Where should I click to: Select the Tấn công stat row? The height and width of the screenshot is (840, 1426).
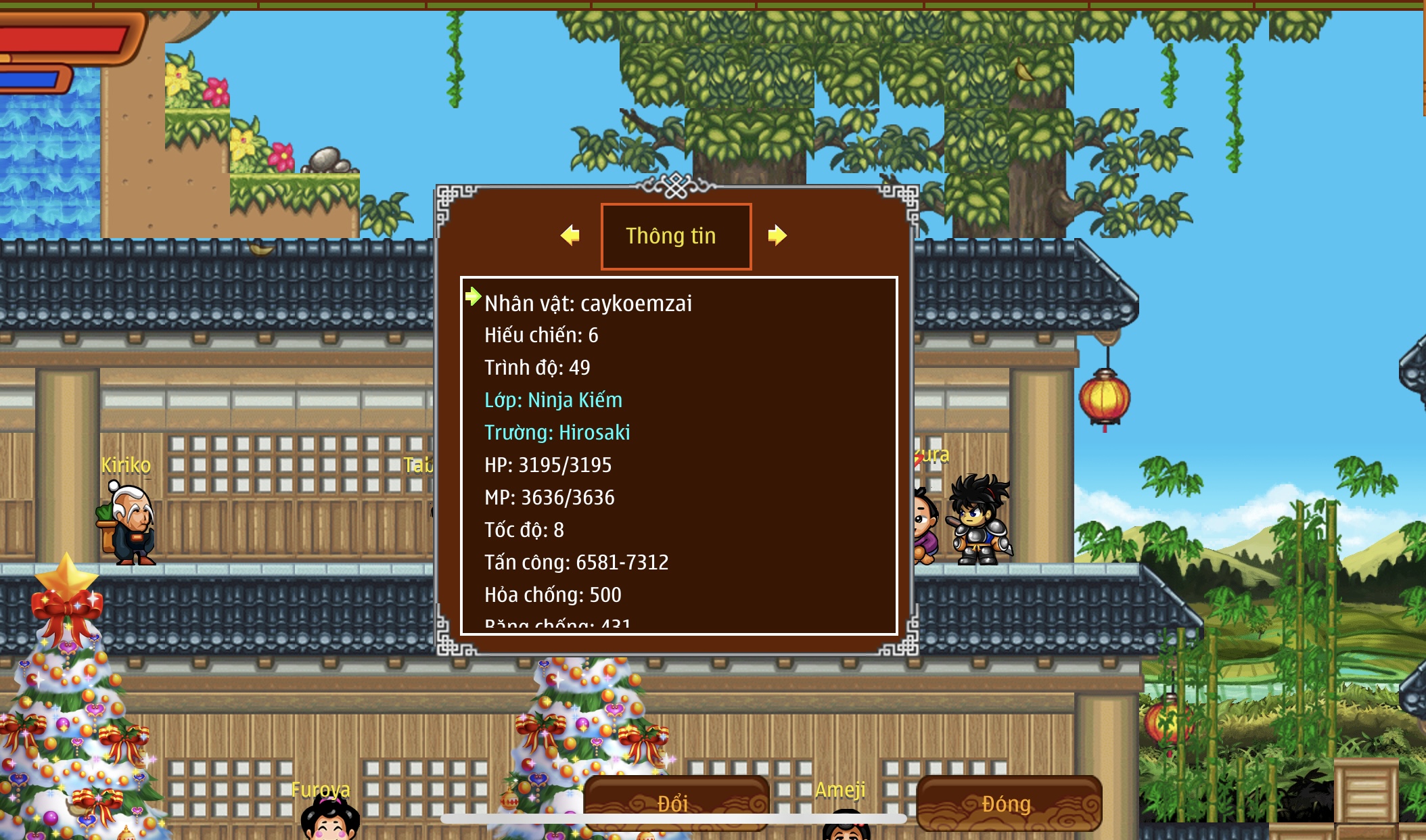(x=576, y=563)
